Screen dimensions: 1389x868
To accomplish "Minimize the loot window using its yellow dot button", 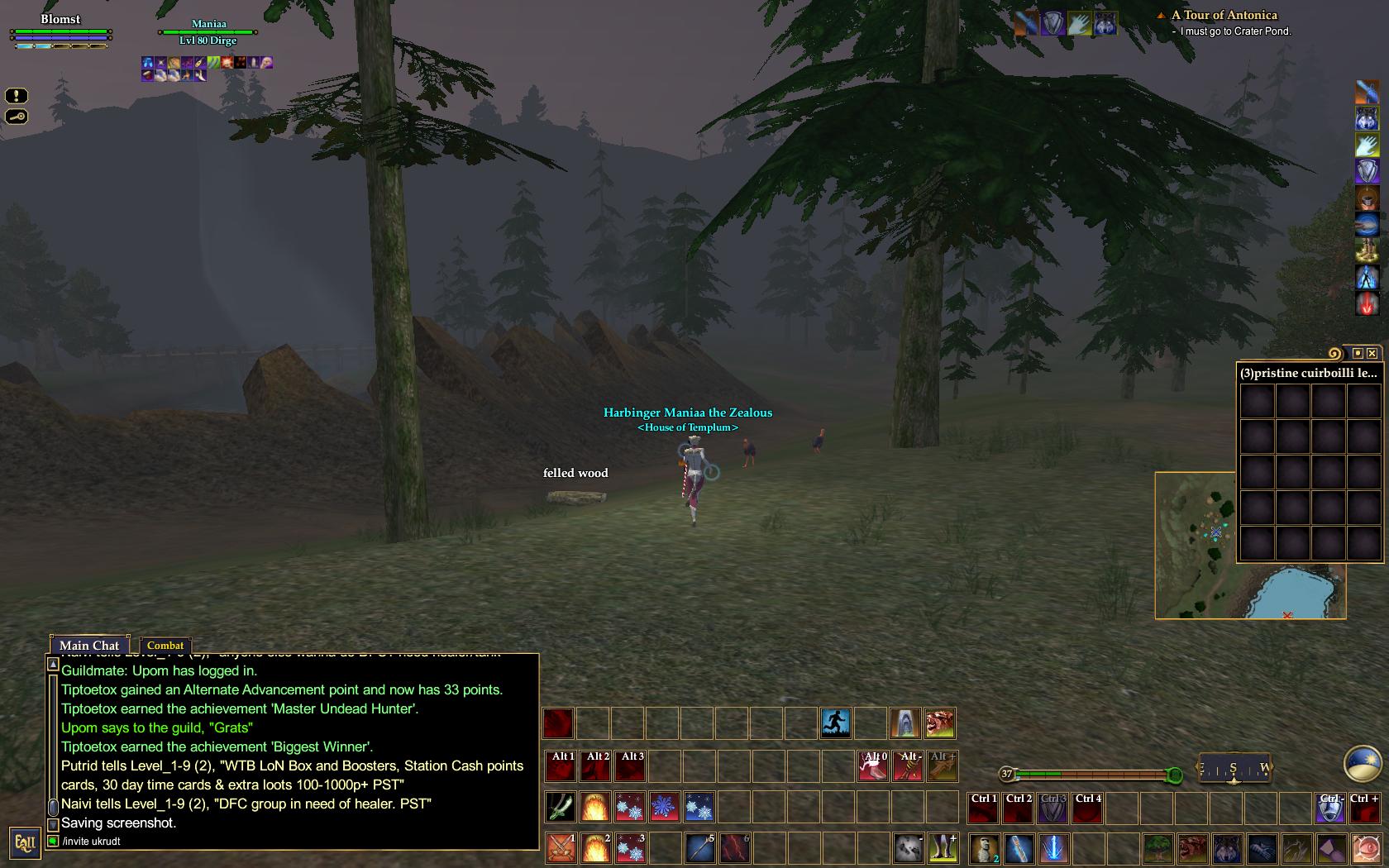I will (1358, 352).
